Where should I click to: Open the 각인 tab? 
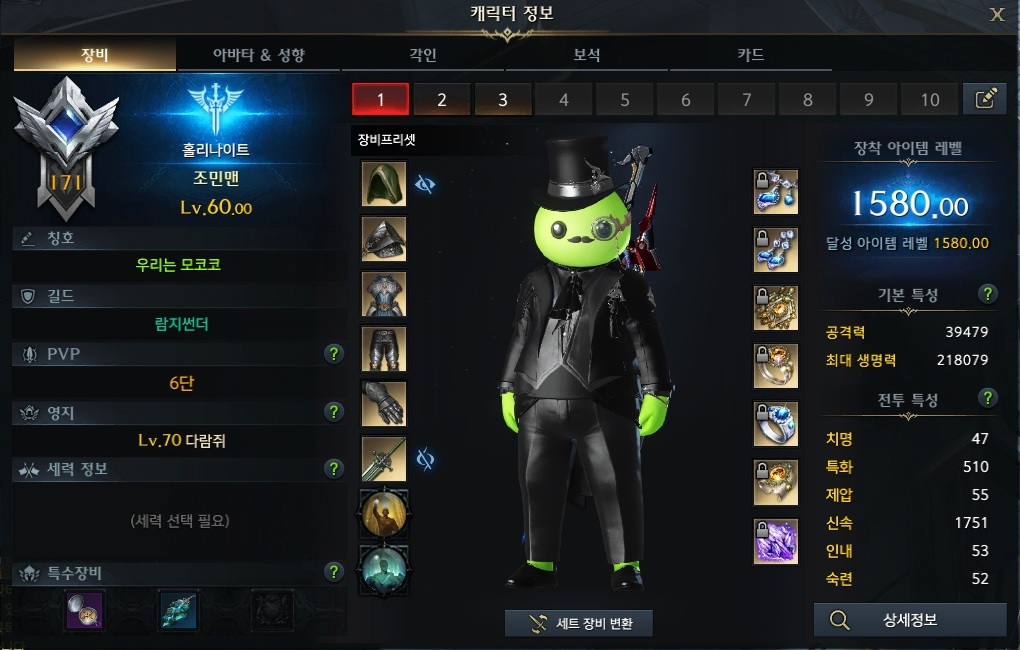[423, 55]
